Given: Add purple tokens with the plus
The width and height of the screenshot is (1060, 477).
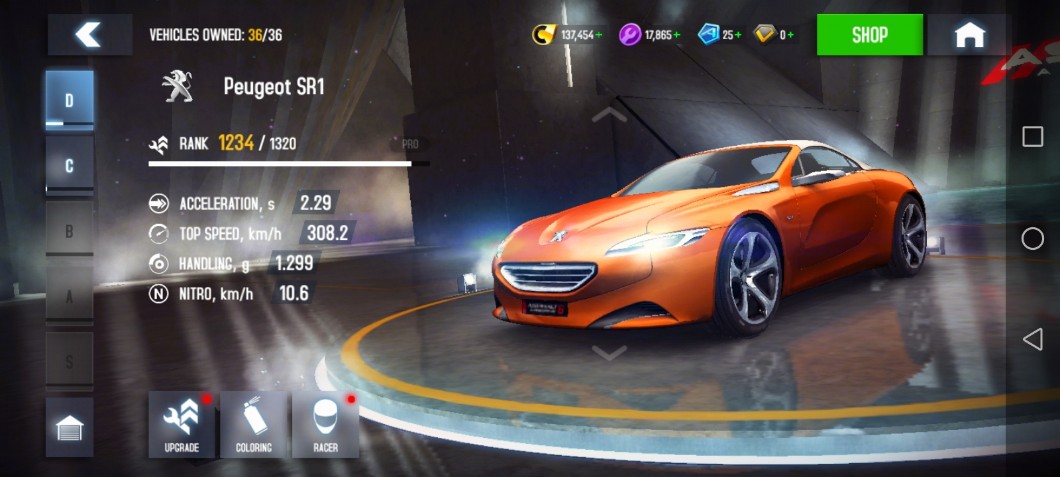Looking at the screenshot, I should tap(676, 35).
